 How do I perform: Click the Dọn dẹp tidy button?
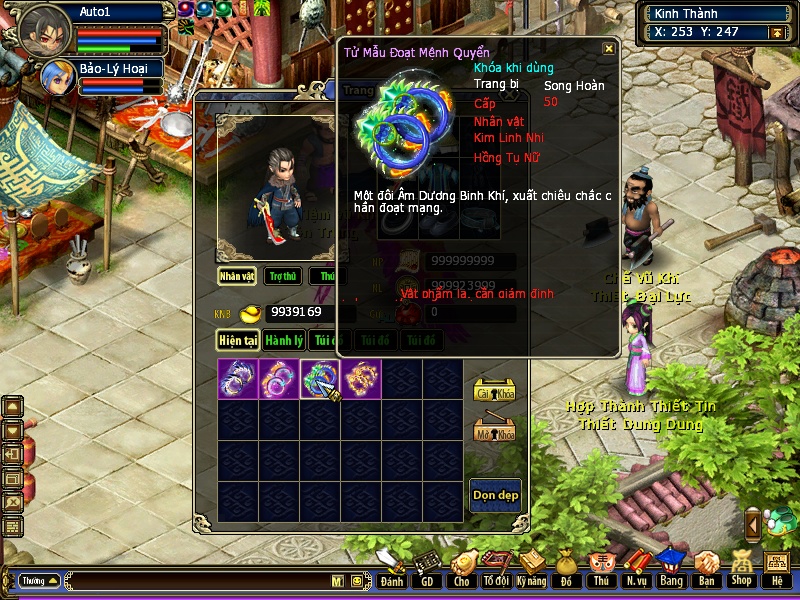[495, 495]
